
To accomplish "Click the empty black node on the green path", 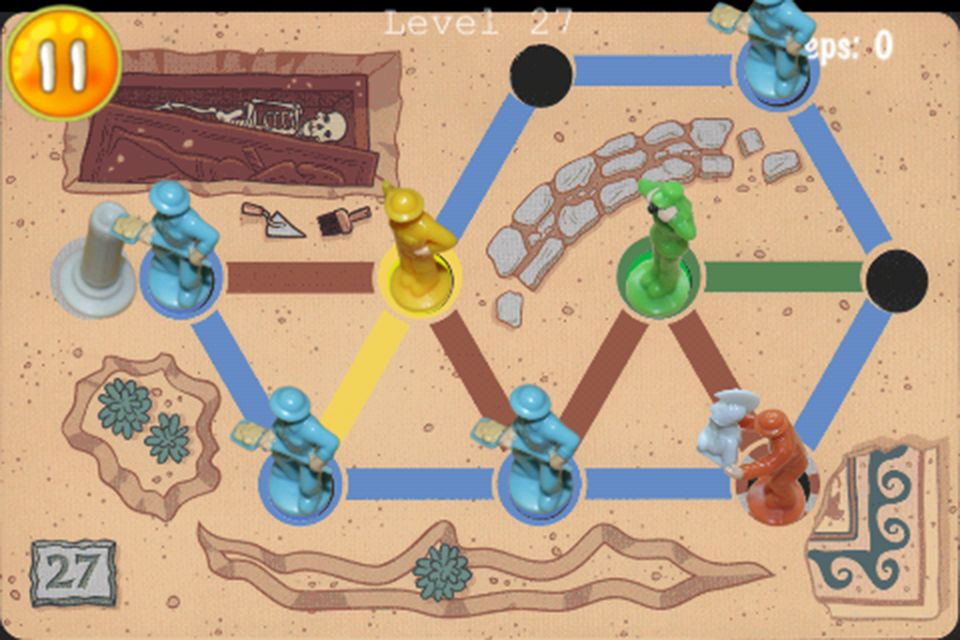I will click(x=895, y=279).
